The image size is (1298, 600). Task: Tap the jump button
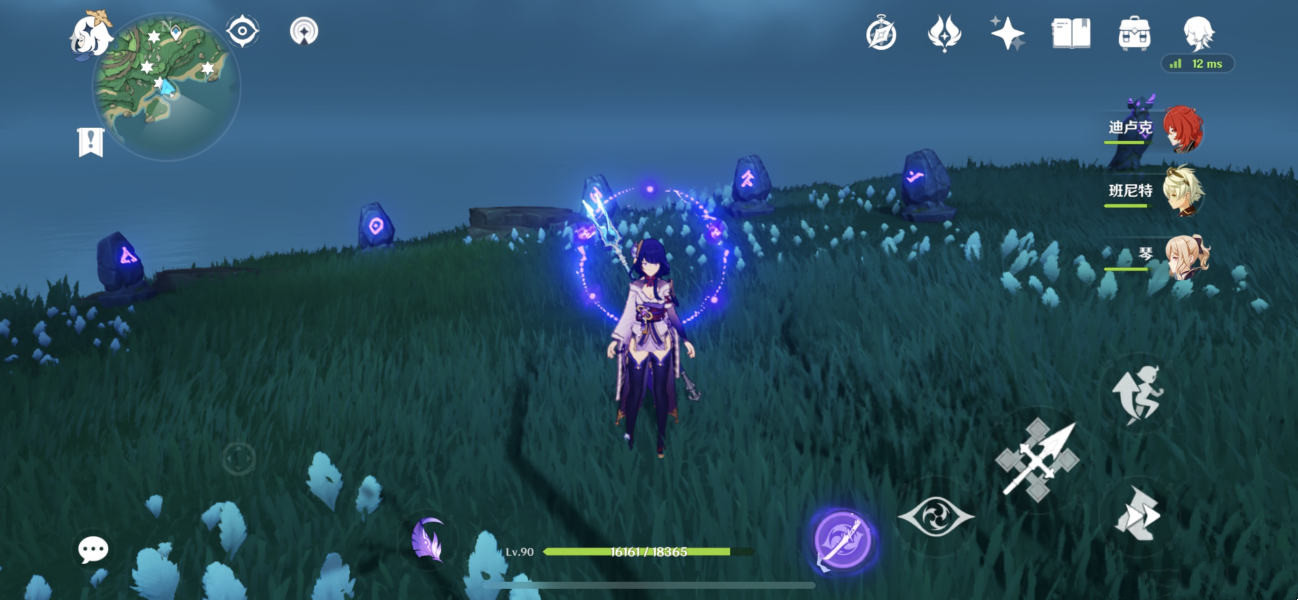pos(1138,514)
